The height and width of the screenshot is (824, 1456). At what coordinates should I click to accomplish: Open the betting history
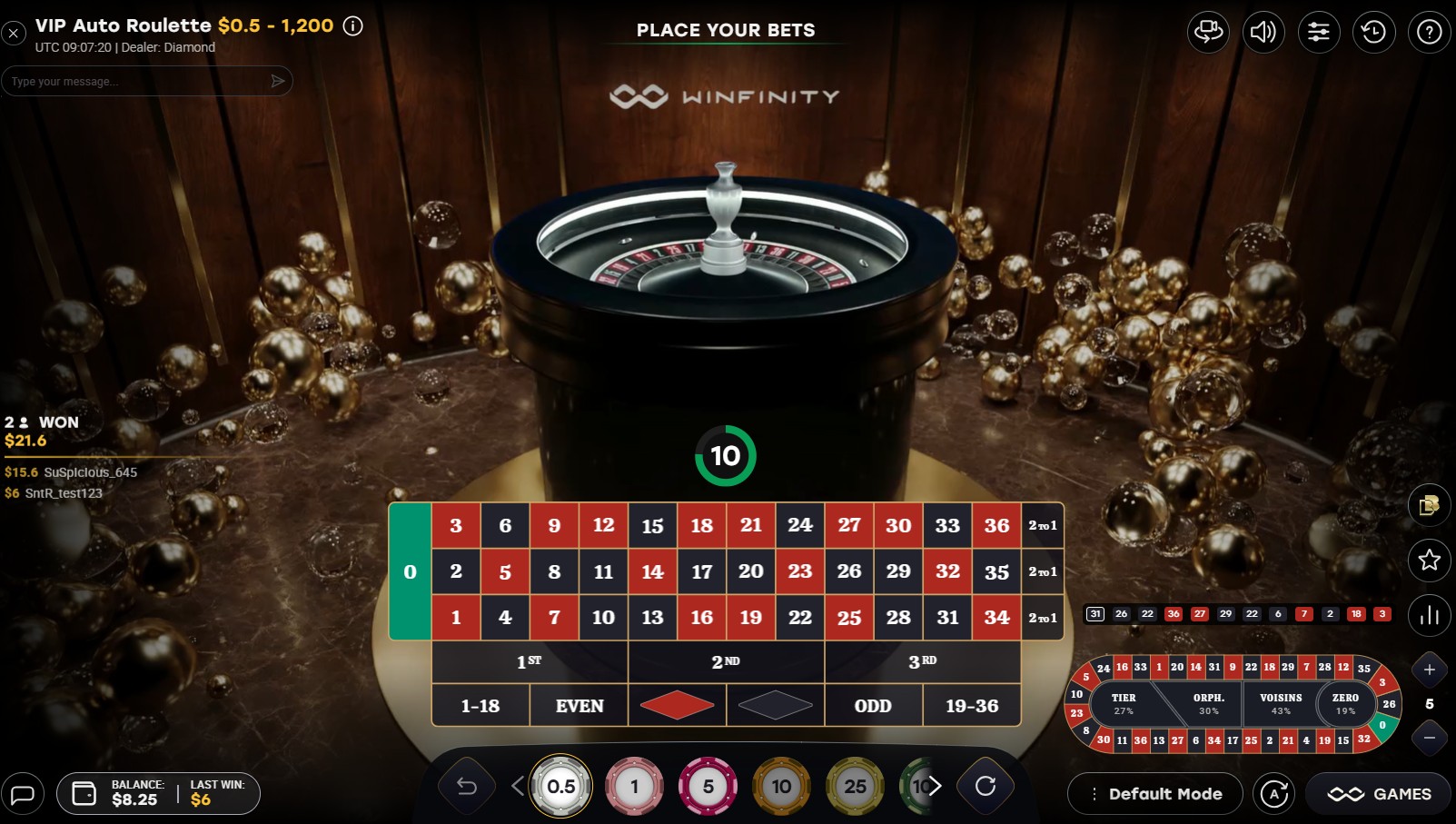(1373, 32)
